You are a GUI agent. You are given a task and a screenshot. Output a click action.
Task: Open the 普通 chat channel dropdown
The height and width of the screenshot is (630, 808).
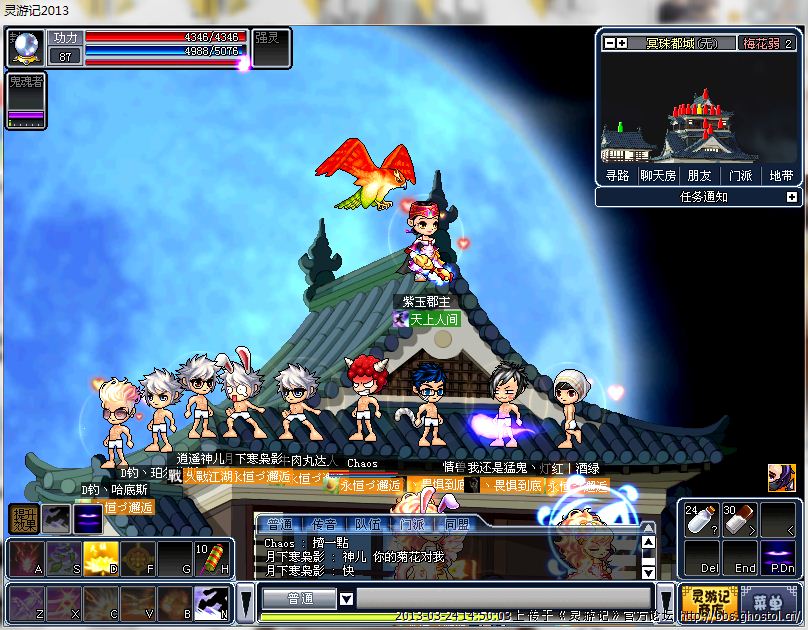[x=347, y=599]
